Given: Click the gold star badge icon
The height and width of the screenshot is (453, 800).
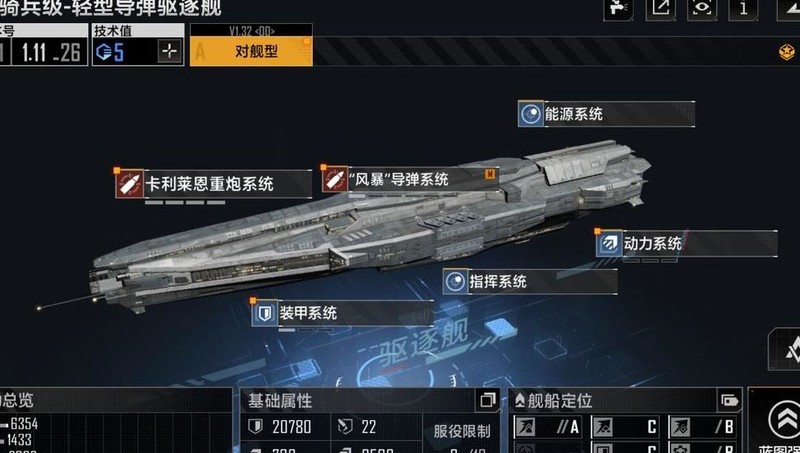Looking at the screenshot, I should pos(785,52).
